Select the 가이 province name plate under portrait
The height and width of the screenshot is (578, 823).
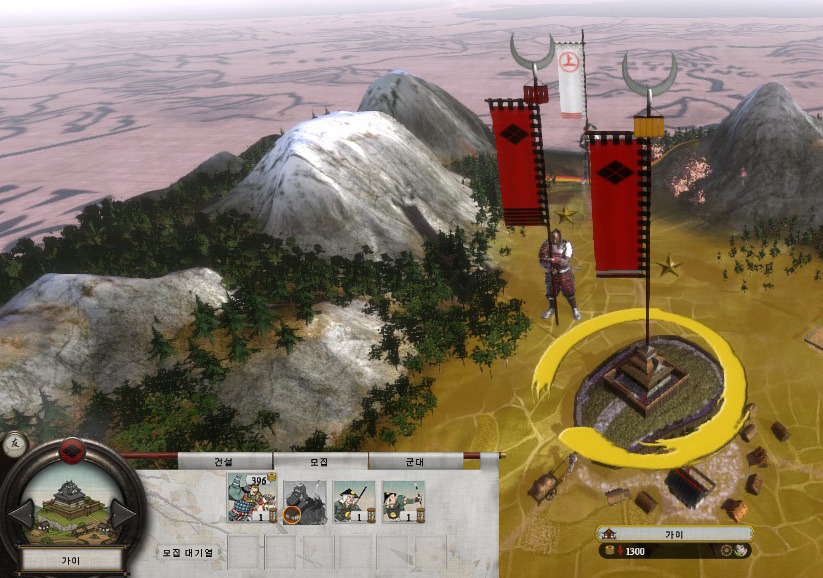(x=71, y=561)
